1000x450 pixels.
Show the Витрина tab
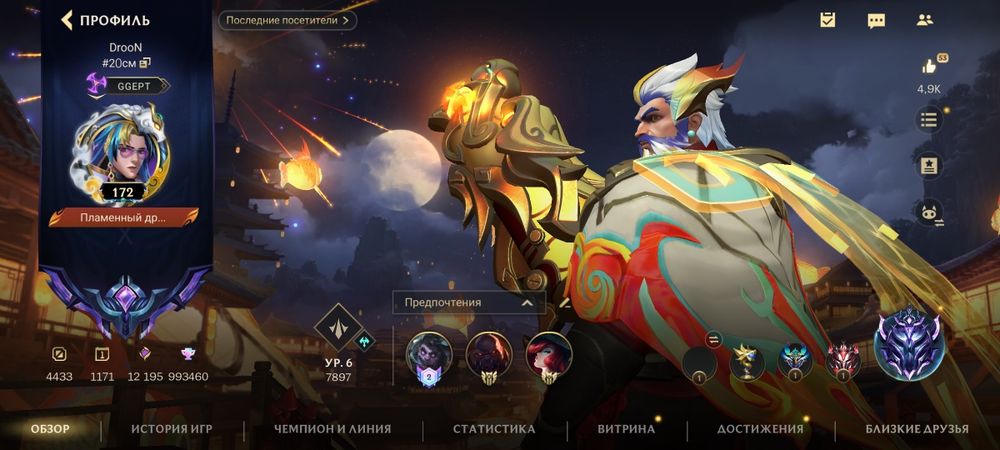point(626,429)
